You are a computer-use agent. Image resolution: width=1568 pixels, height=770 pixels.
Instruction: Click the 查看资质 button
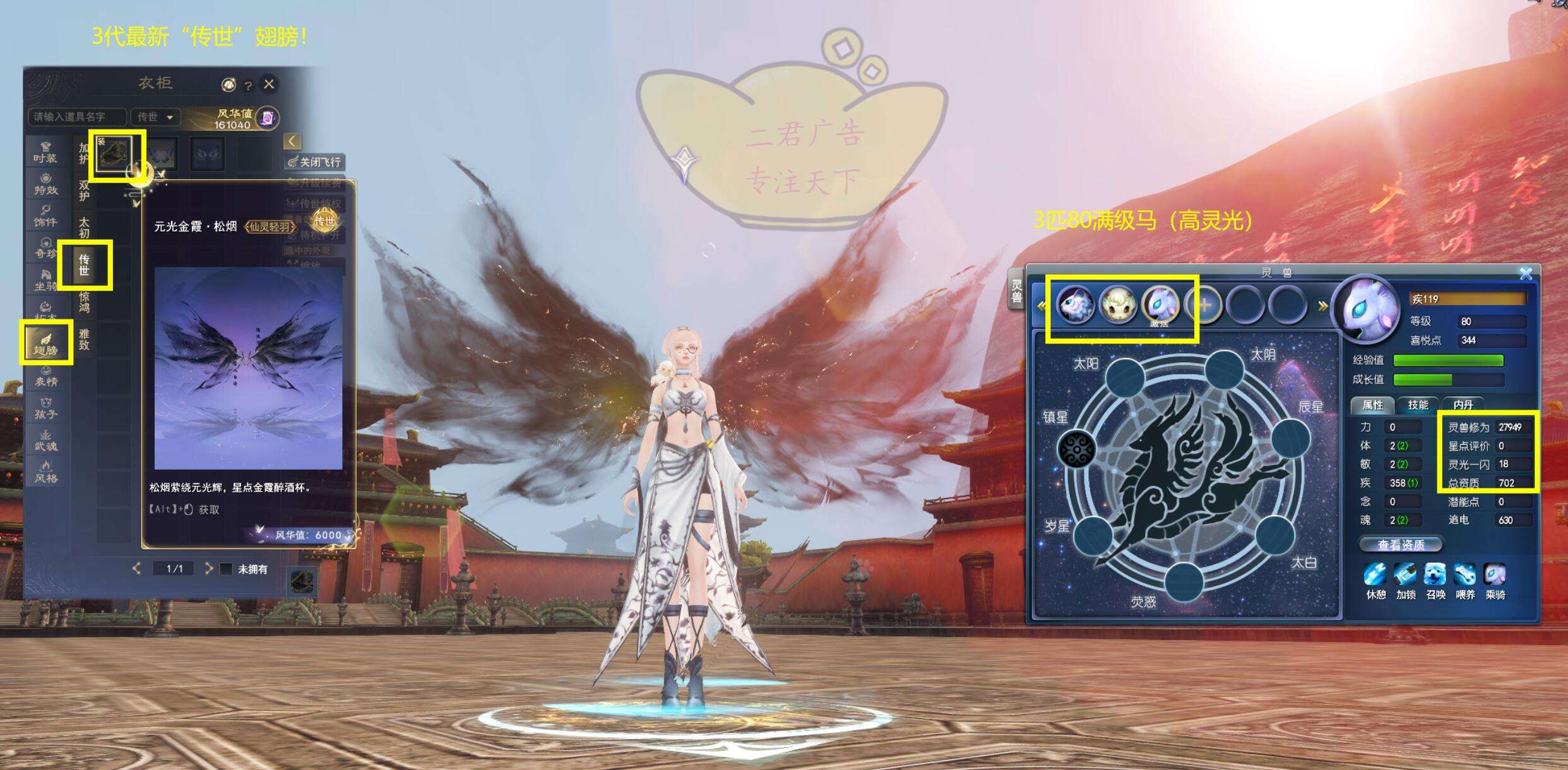(x=1400, y=545)
